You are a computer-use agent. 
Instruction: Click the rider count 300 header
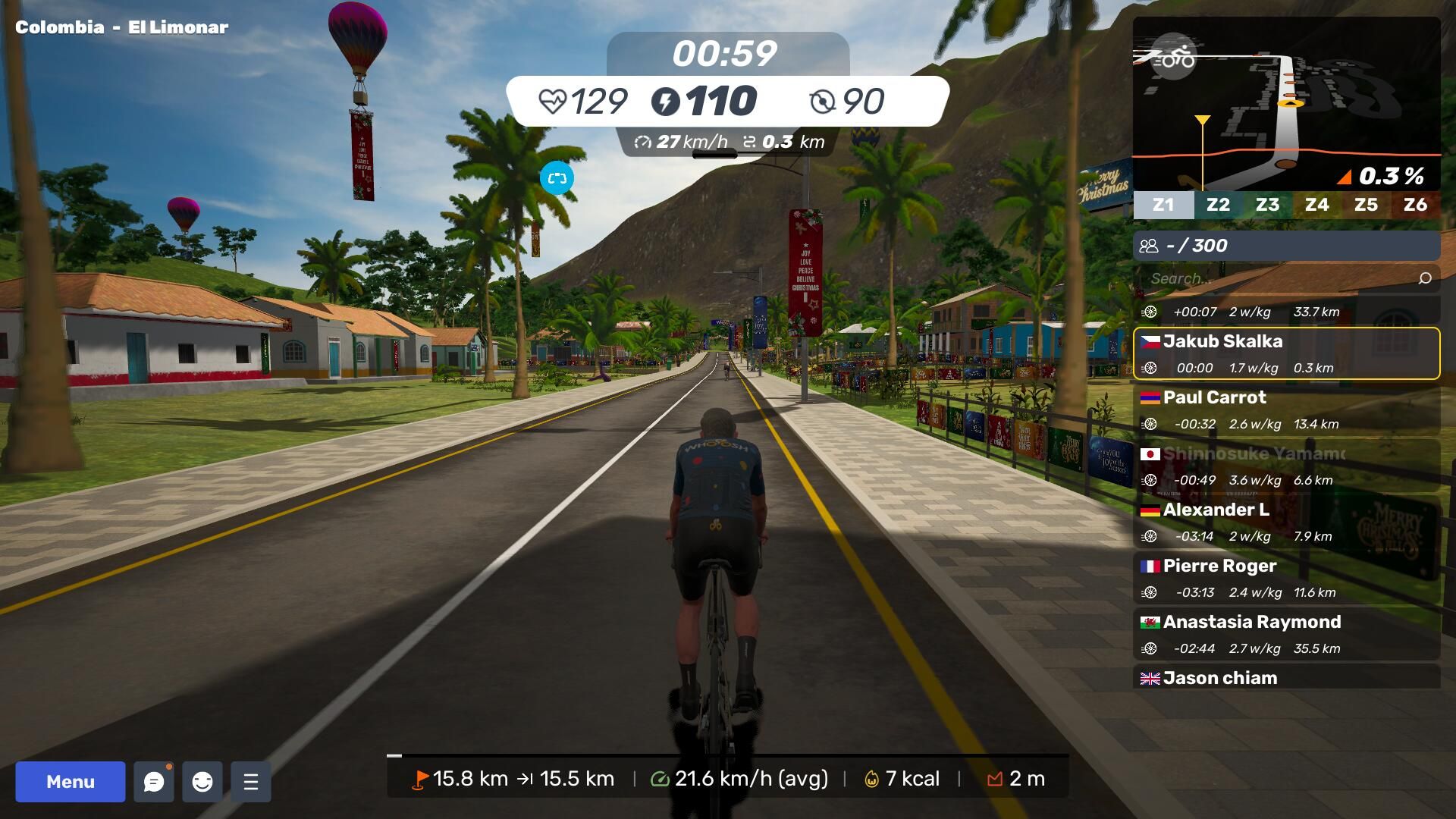tap(1286, 246)
